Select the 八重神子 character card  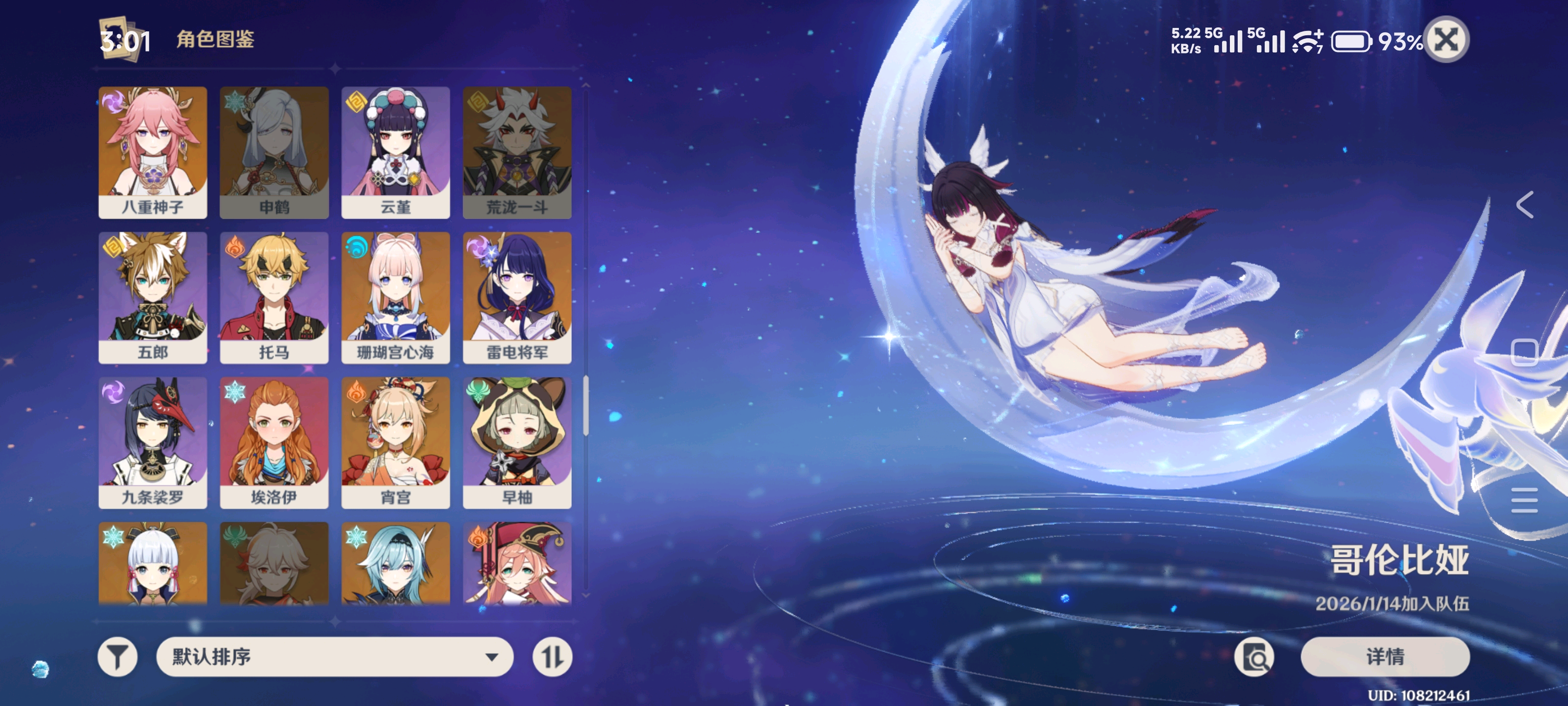[x=153, y=152]
